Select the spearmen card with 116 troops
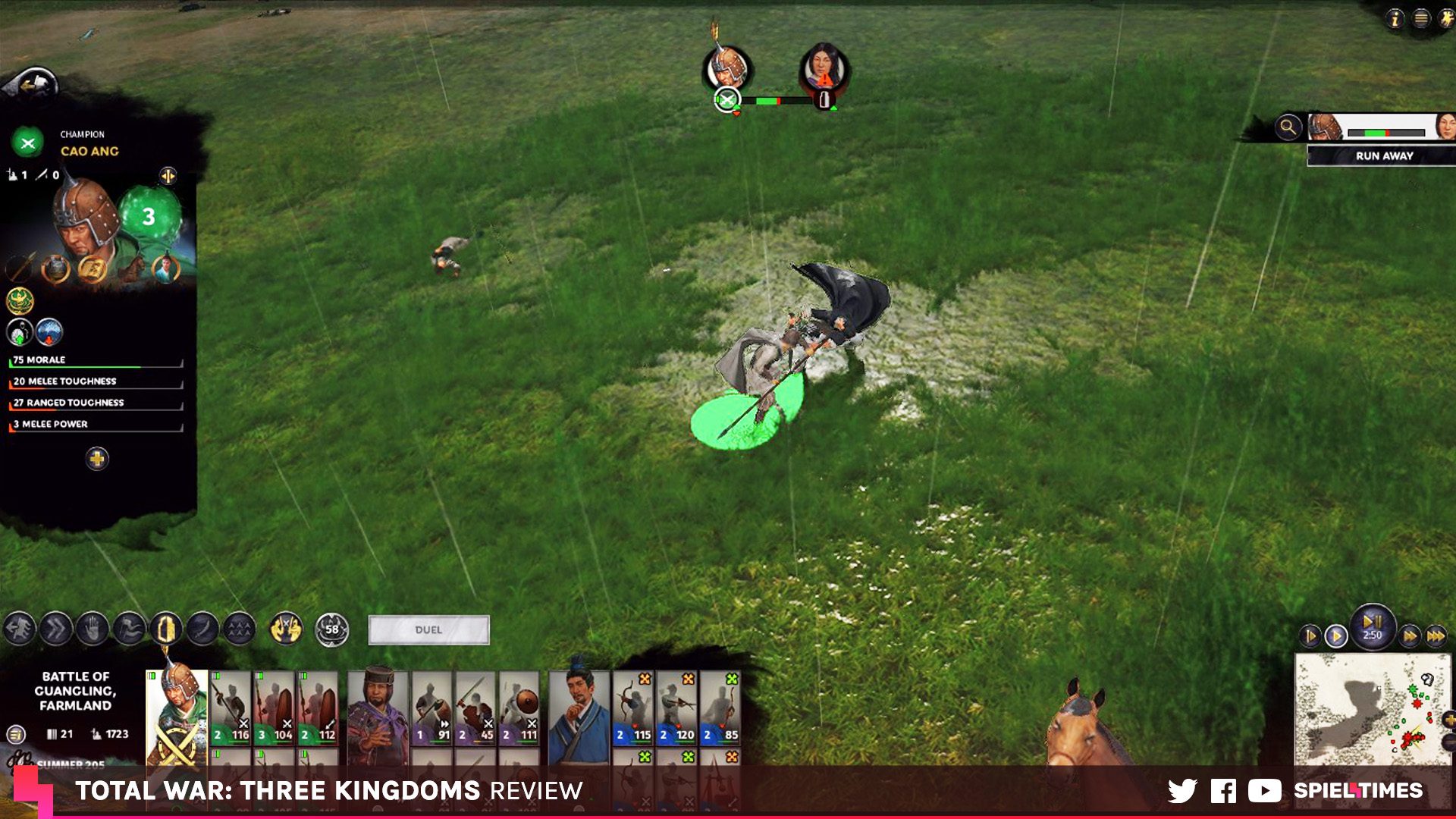The image size is (1456, 819). [x=231, y=708]
